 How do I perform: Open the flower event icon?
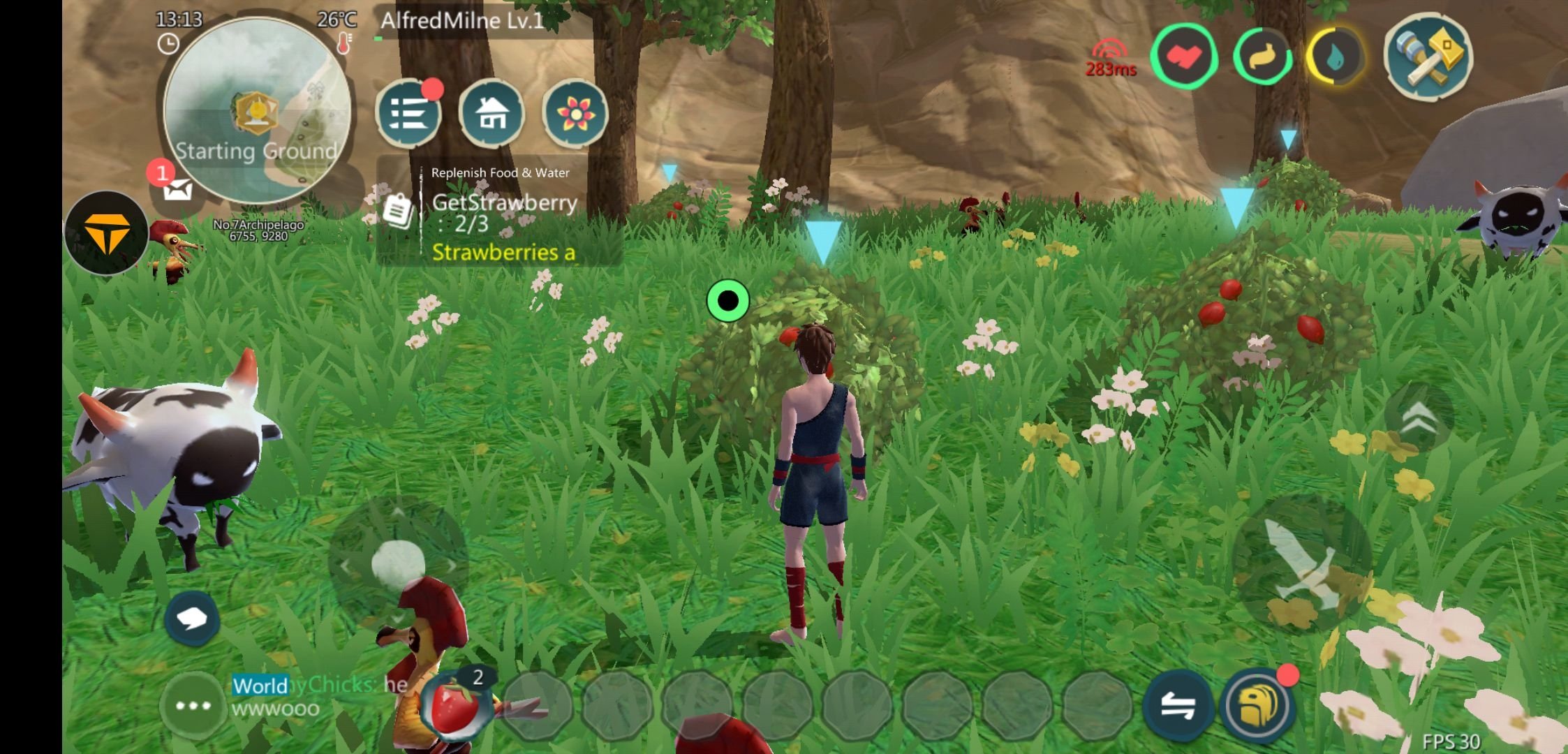coord(575,113)
